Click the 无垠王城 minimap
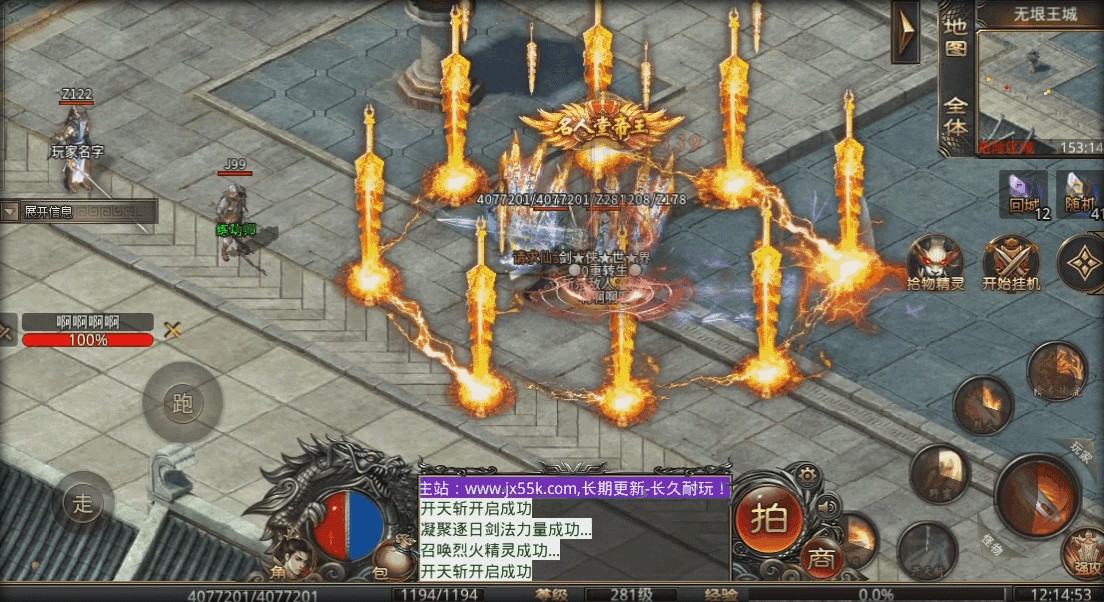 (1040, 85)
